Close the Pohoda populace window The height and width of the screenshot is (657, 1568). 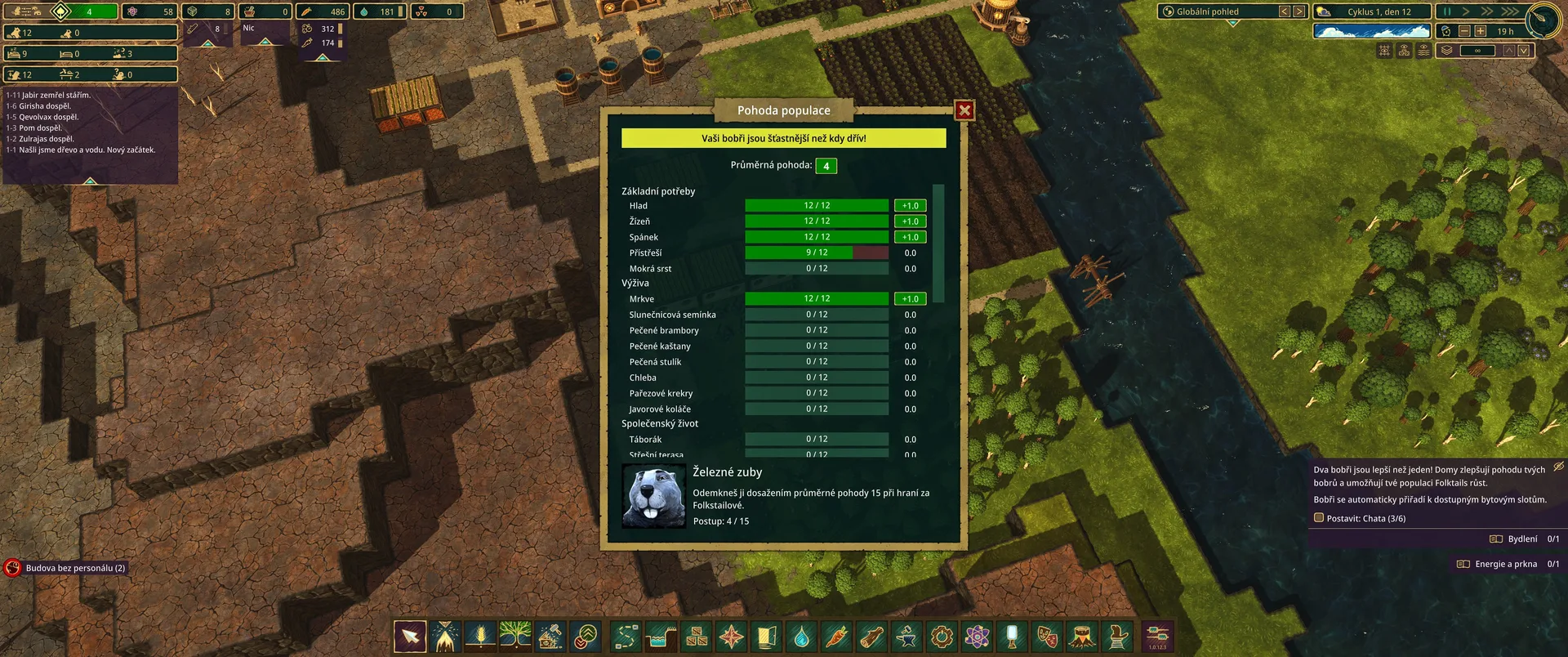pos(964,110)
